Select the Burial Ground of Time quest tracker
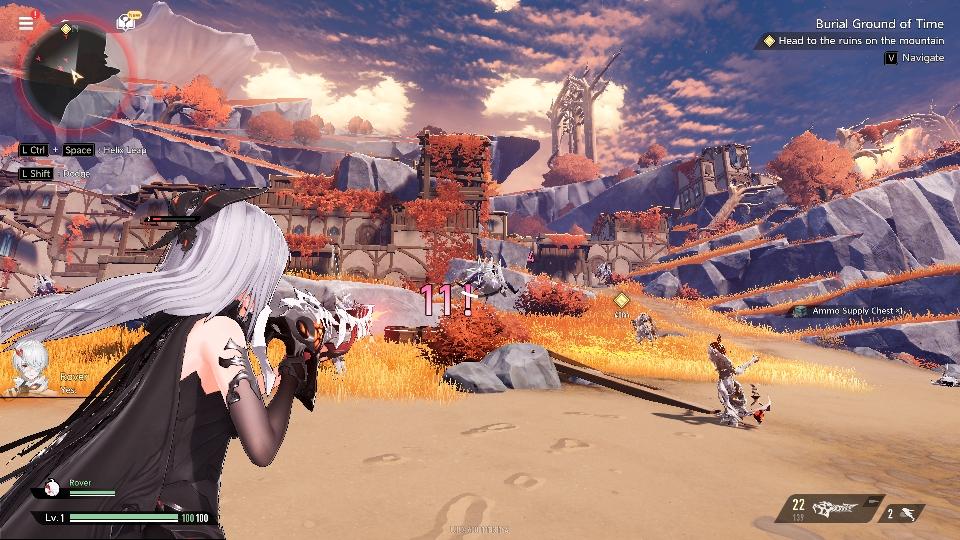 point(879,23)
